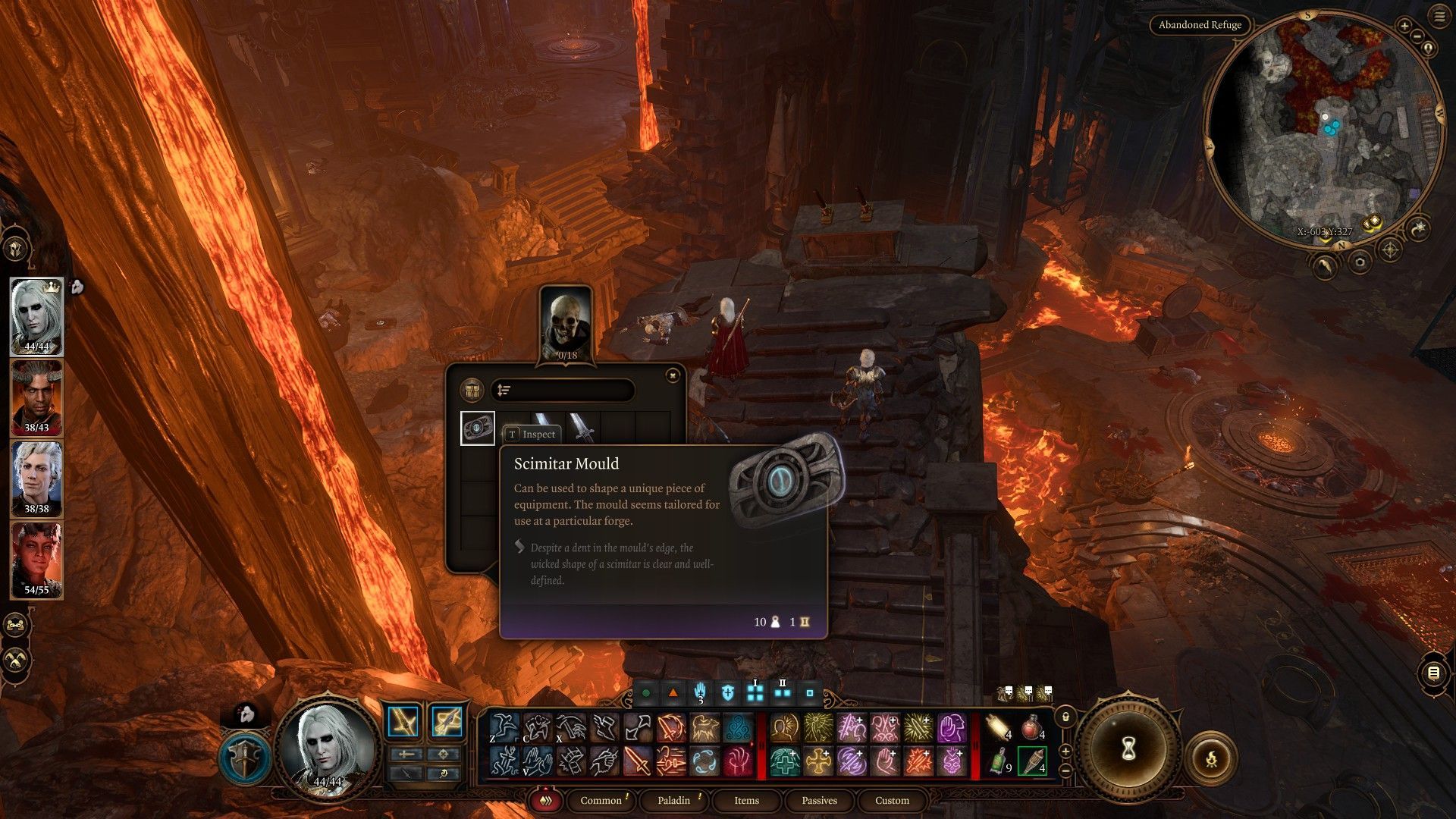Viewport: 1456px width, 819px height.
Task: Click the hourglass end turn button
Action: coord(1128,749)
